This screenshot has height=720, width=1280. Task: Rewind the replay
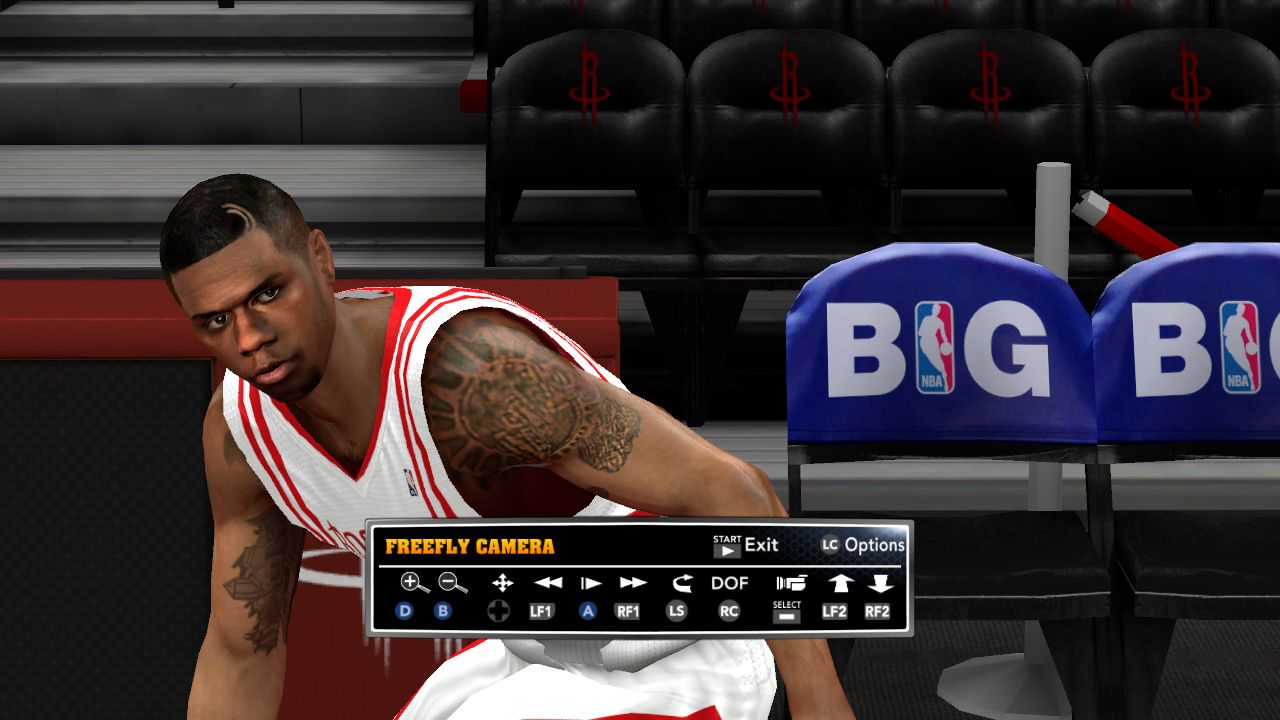click(548, 583)
